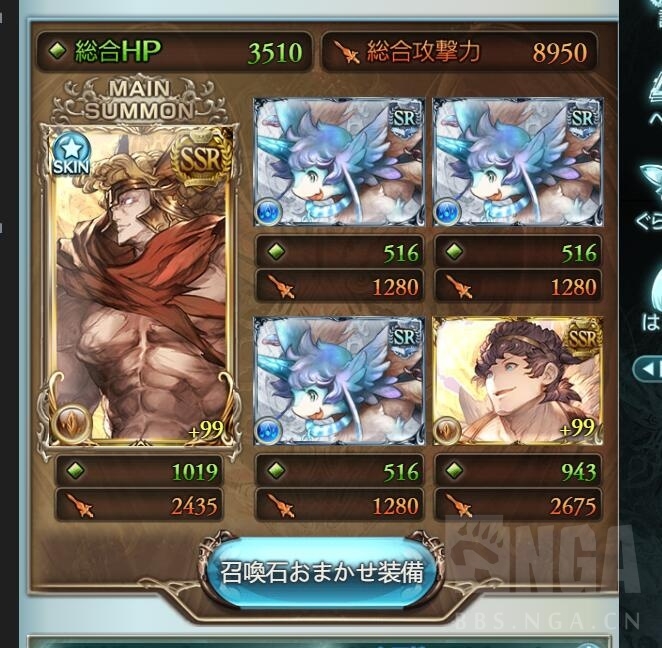Click the 召喚石おまかせ装備 button
This screenshot has width=662, height=648.
322,572
